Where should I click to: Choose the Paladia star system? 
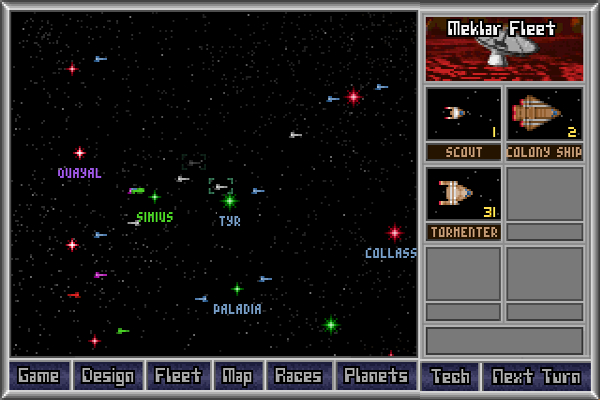click(237, 289)
